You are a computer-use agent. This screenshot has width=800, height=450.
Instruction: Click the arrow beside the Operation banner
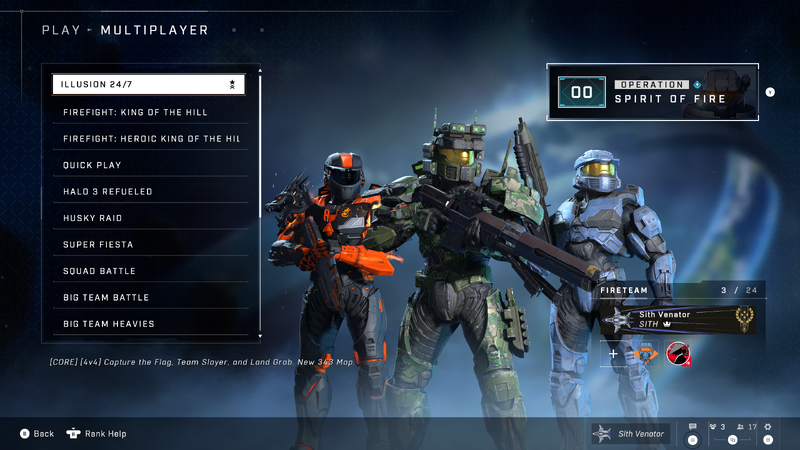[770, 93]
